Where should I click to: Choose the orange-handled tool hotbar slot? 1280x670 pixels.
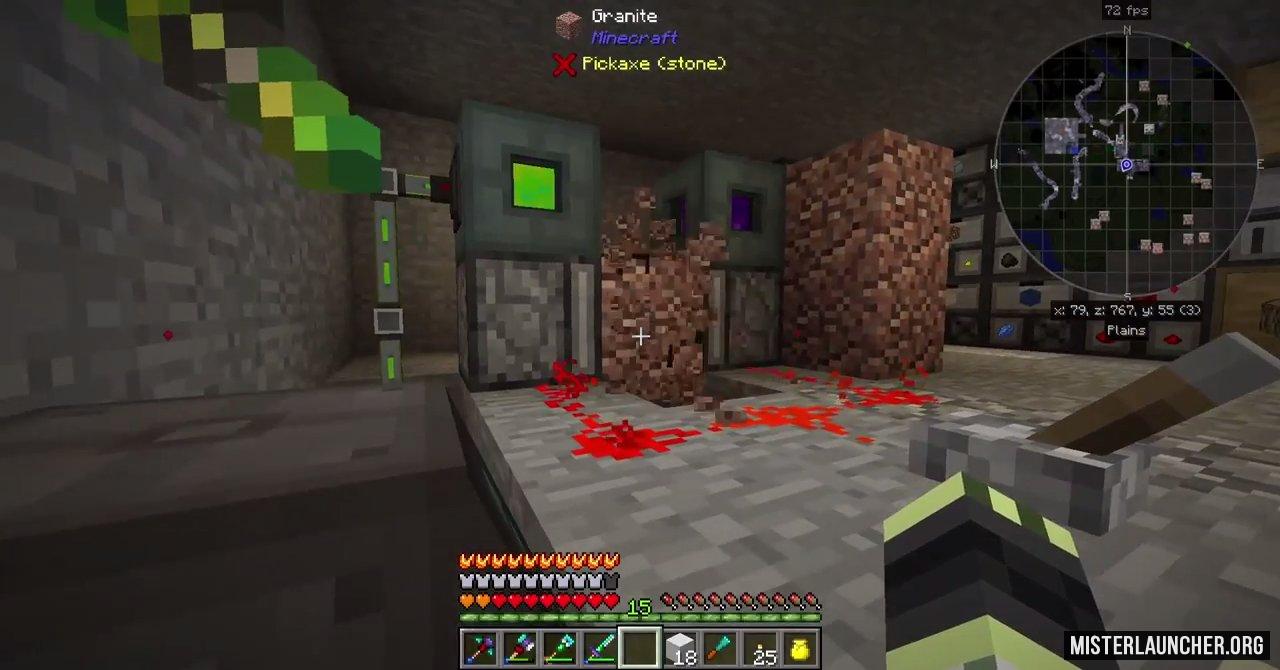tap(721, 648)
